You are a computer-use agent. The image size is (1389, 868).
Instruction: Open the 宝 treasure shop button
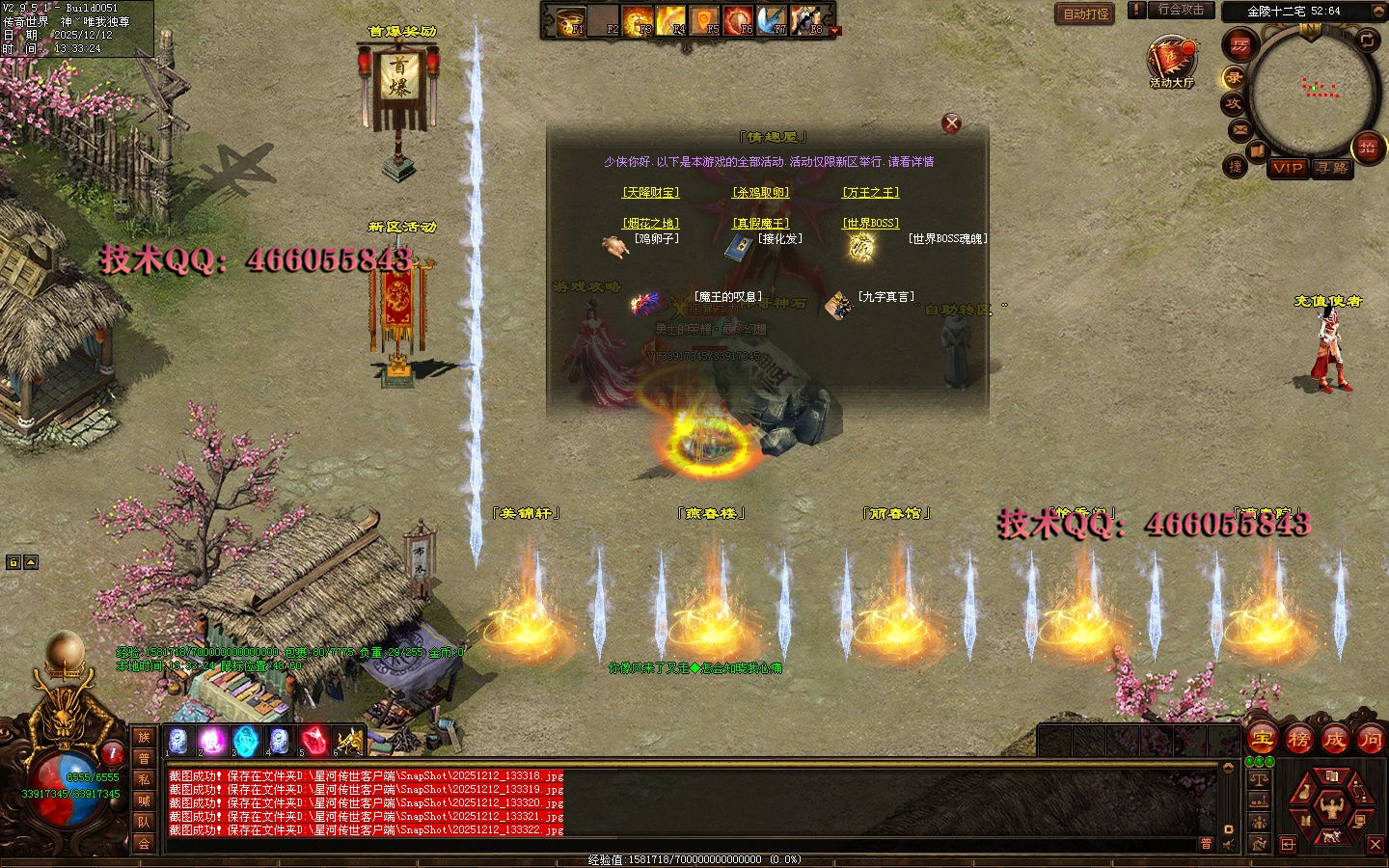point(1263,740)
